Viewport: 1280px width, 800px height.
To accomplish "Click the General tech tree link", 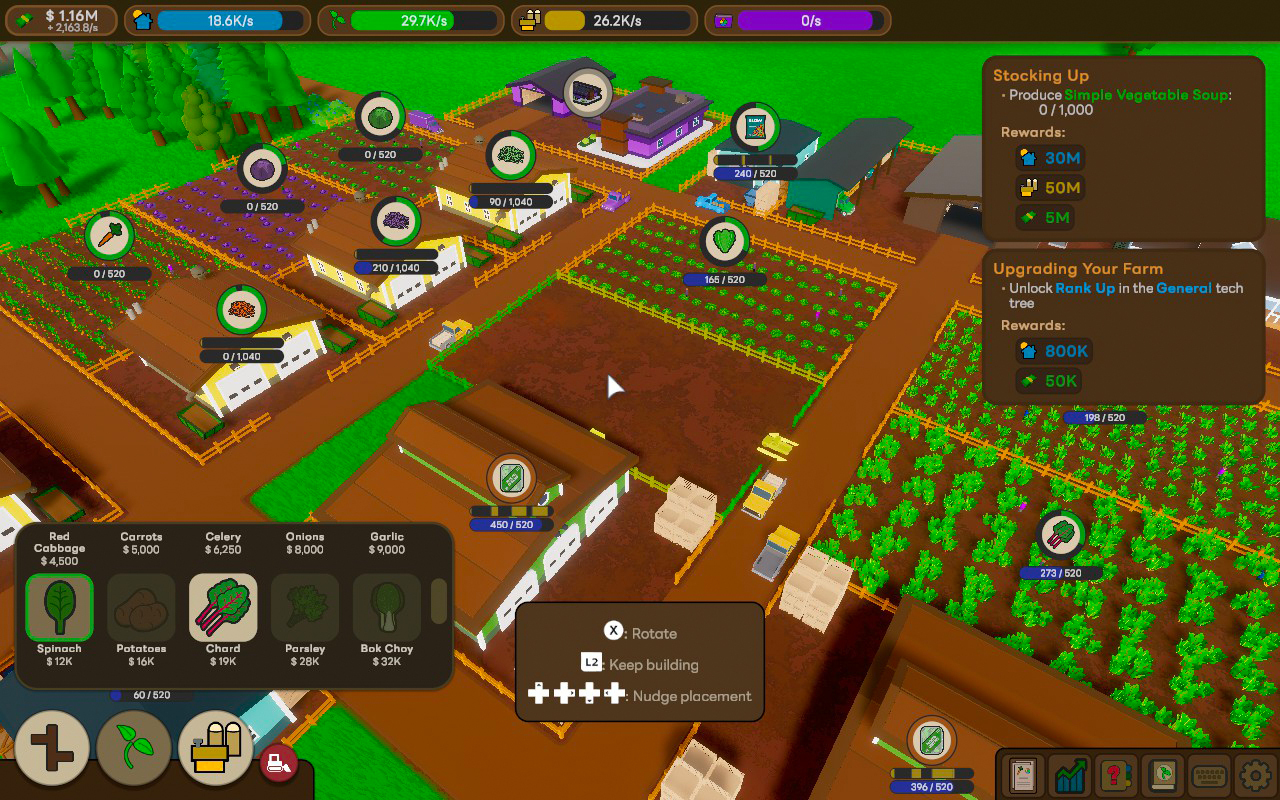I will tap(1185, 288).
